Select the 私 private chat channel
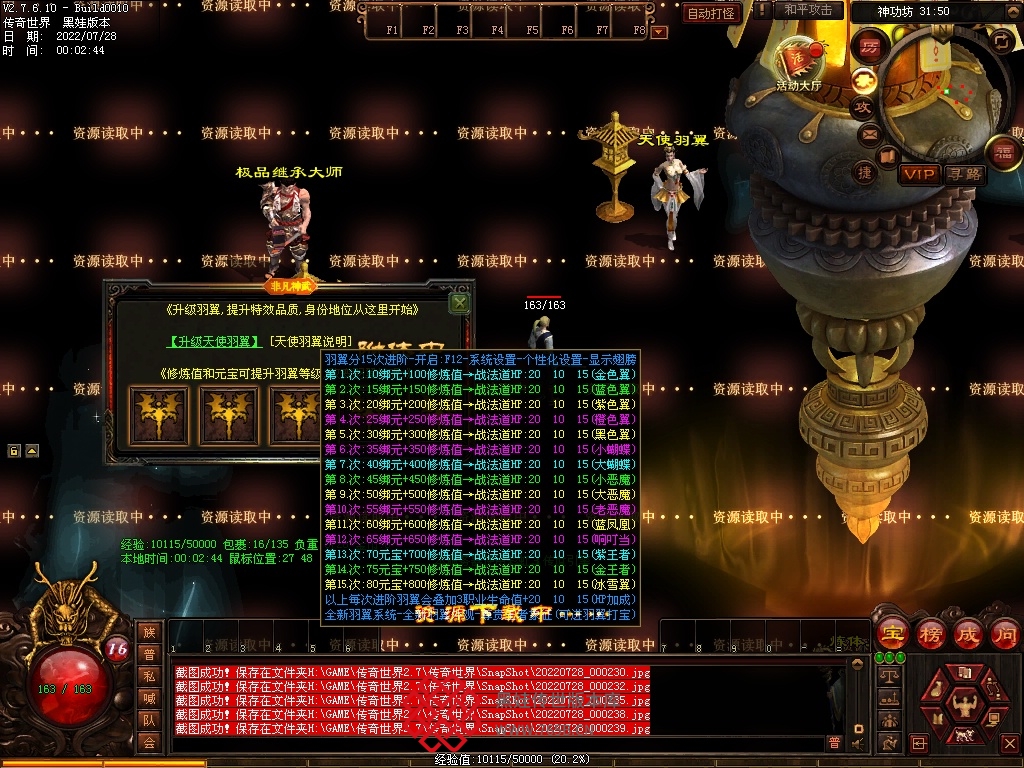The height and width of the screenshot is (768, 1024). pyautogui.click(x=149, y=676)
